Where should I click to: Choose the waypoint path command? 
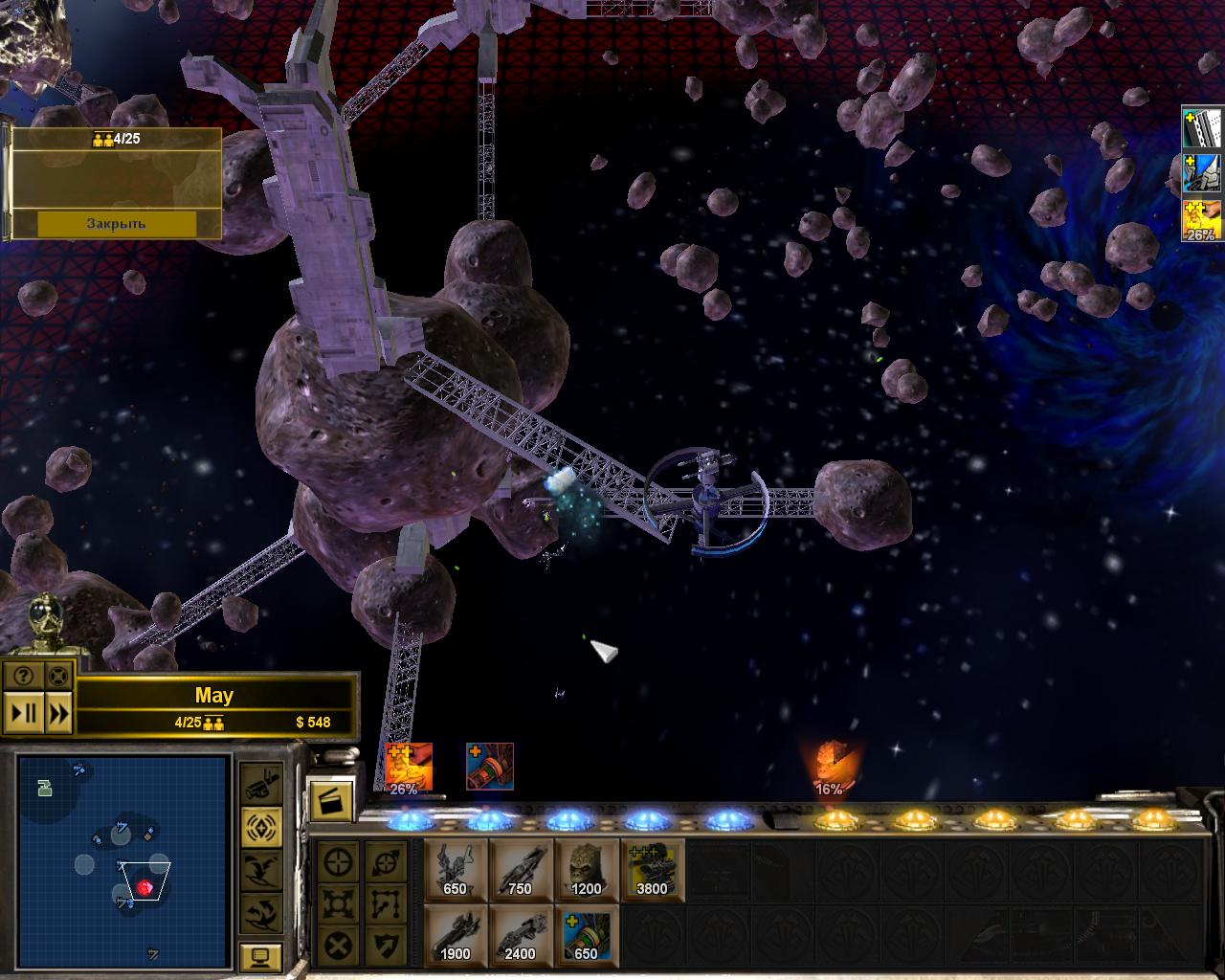[x=386, y=905]
